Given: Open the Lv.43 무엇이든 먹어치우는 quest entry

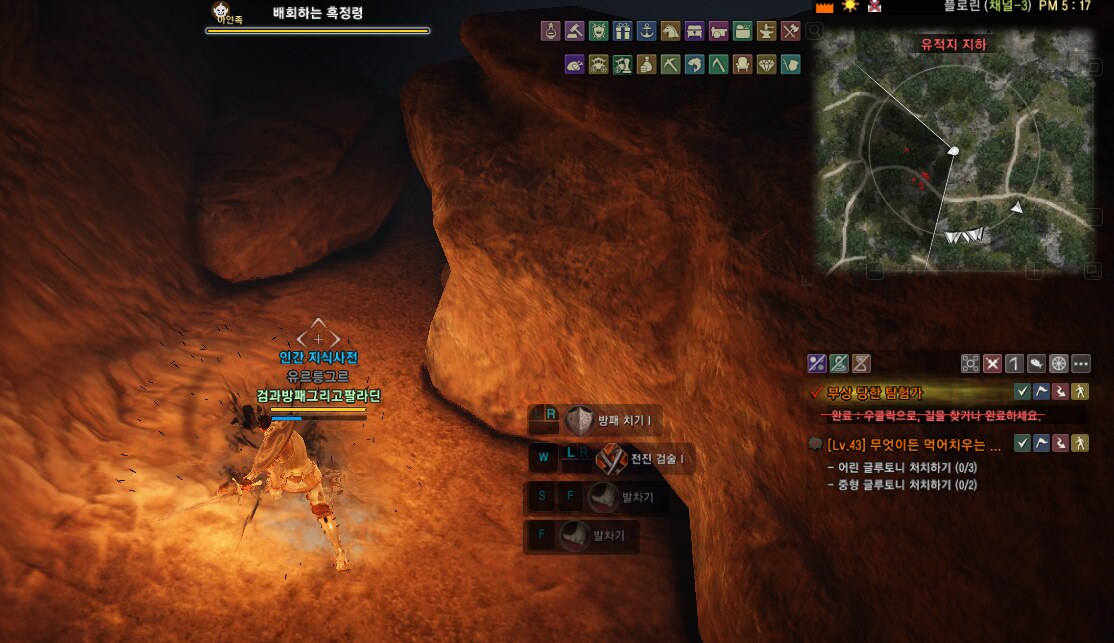Looking at the screenshot, I should click(x=906, y=443).
